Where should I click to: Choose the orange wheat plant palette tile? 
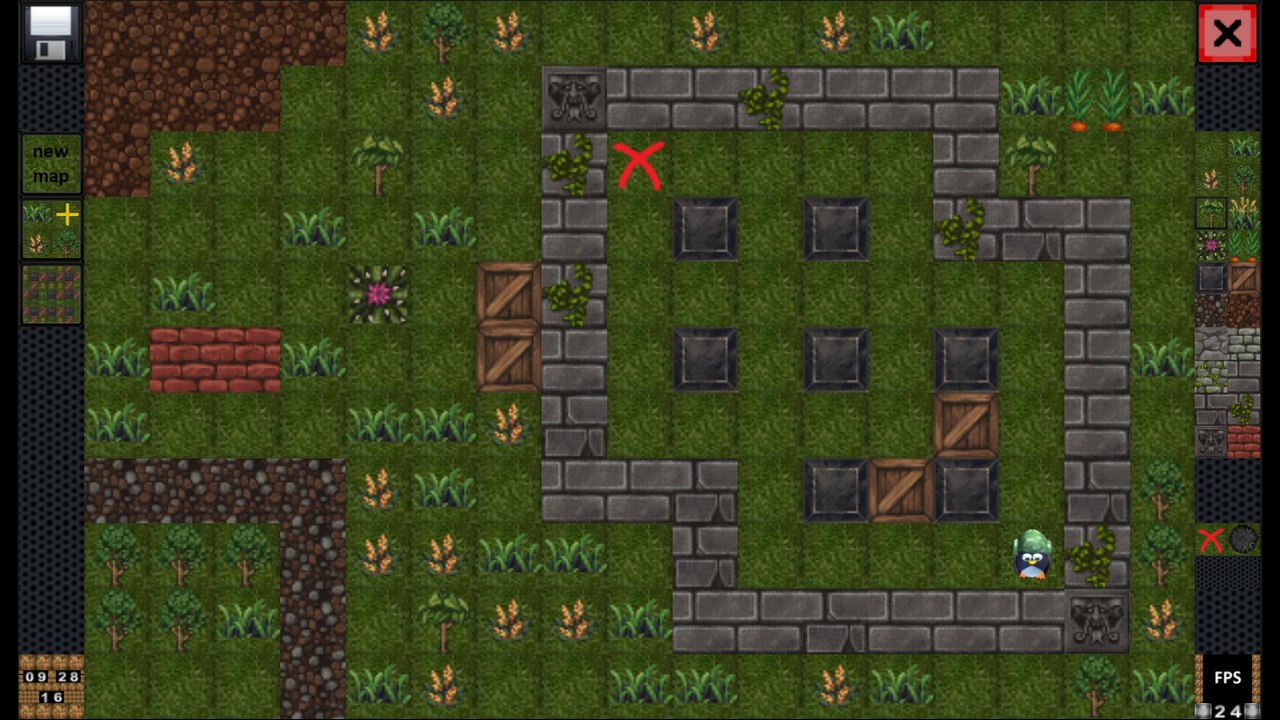[x=1211, y=180]
